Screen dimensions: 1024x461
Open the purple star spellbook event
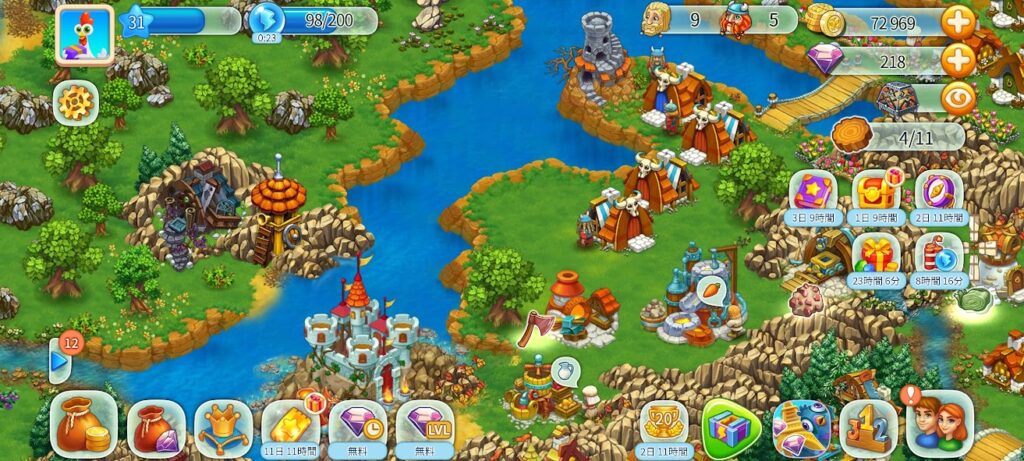[812, 194]
